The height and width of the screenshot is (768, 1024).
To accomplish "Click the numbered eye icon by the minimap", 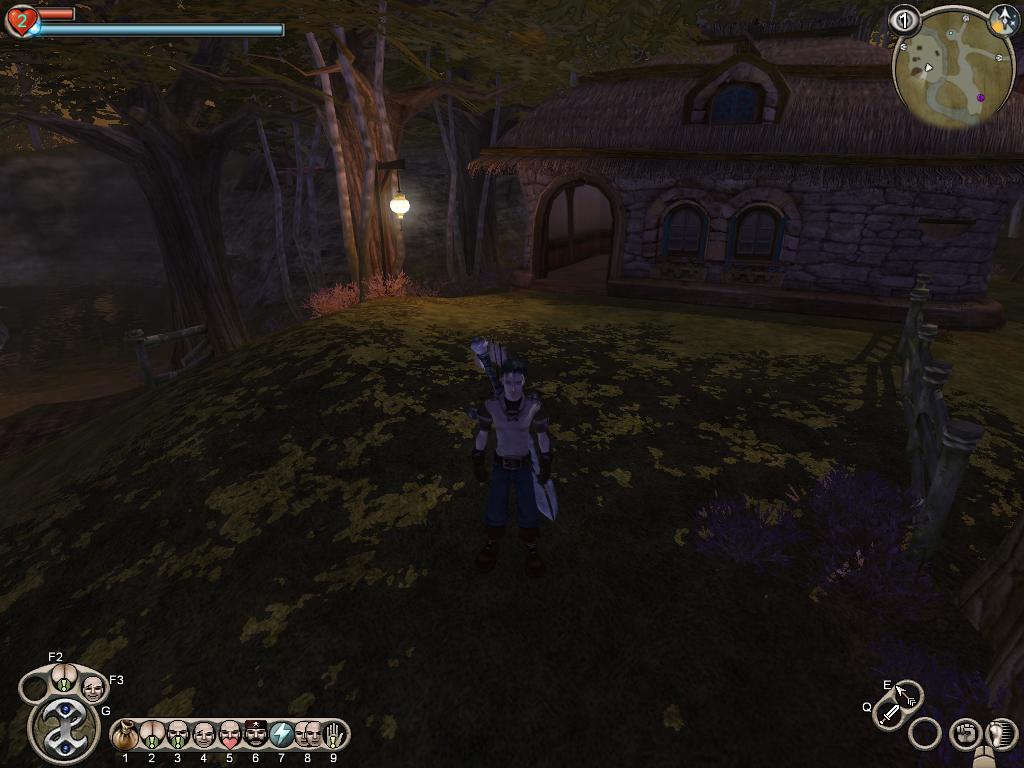I will pos(904,19).
